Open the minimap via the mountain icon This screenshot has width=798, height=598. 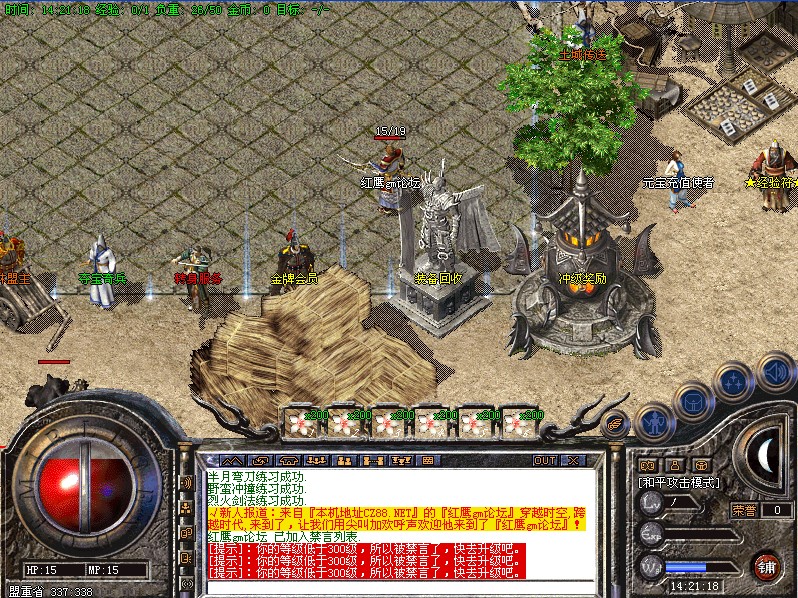[232, 461]
